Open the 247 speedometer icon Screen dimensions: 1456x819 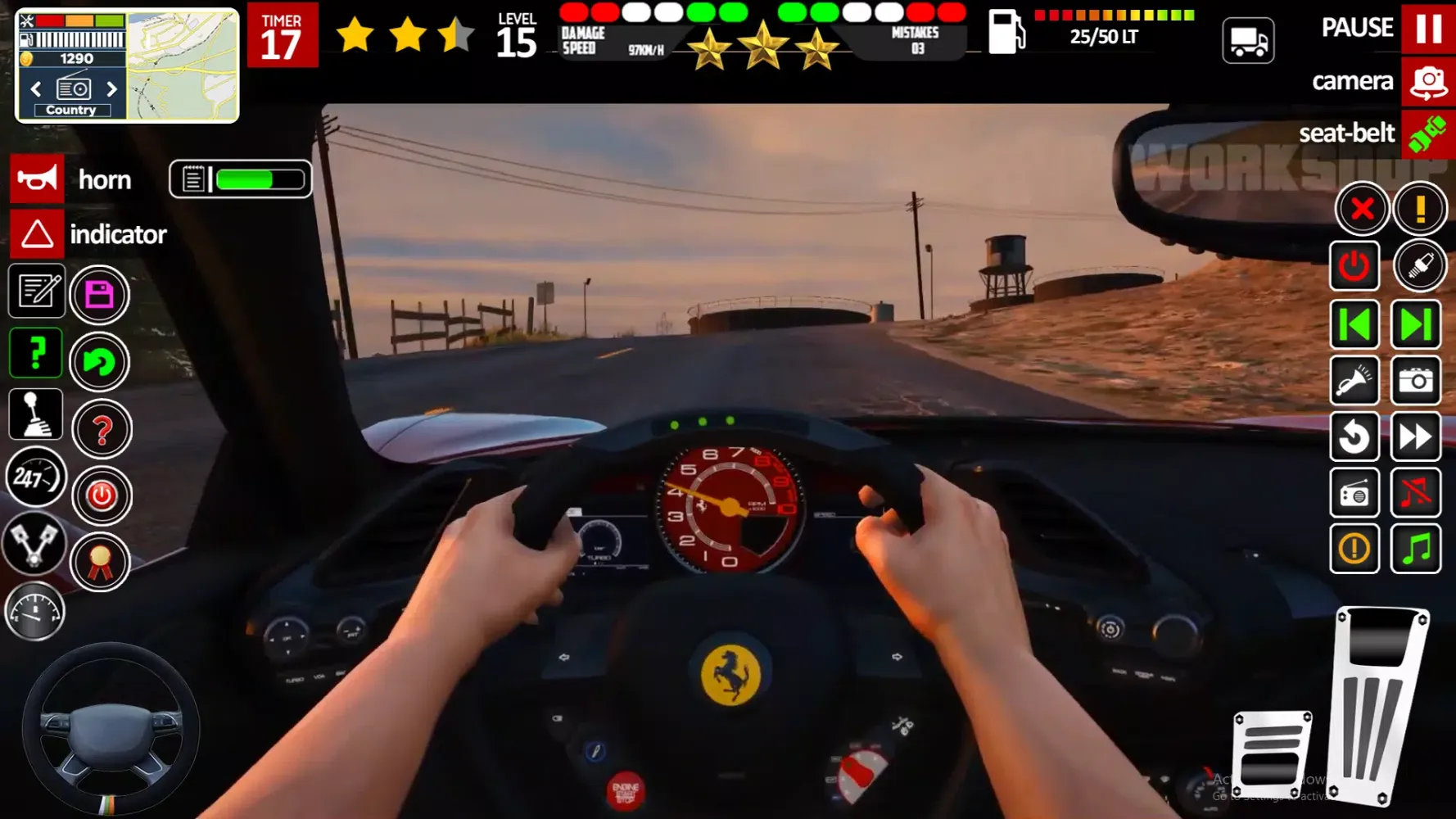35,477
